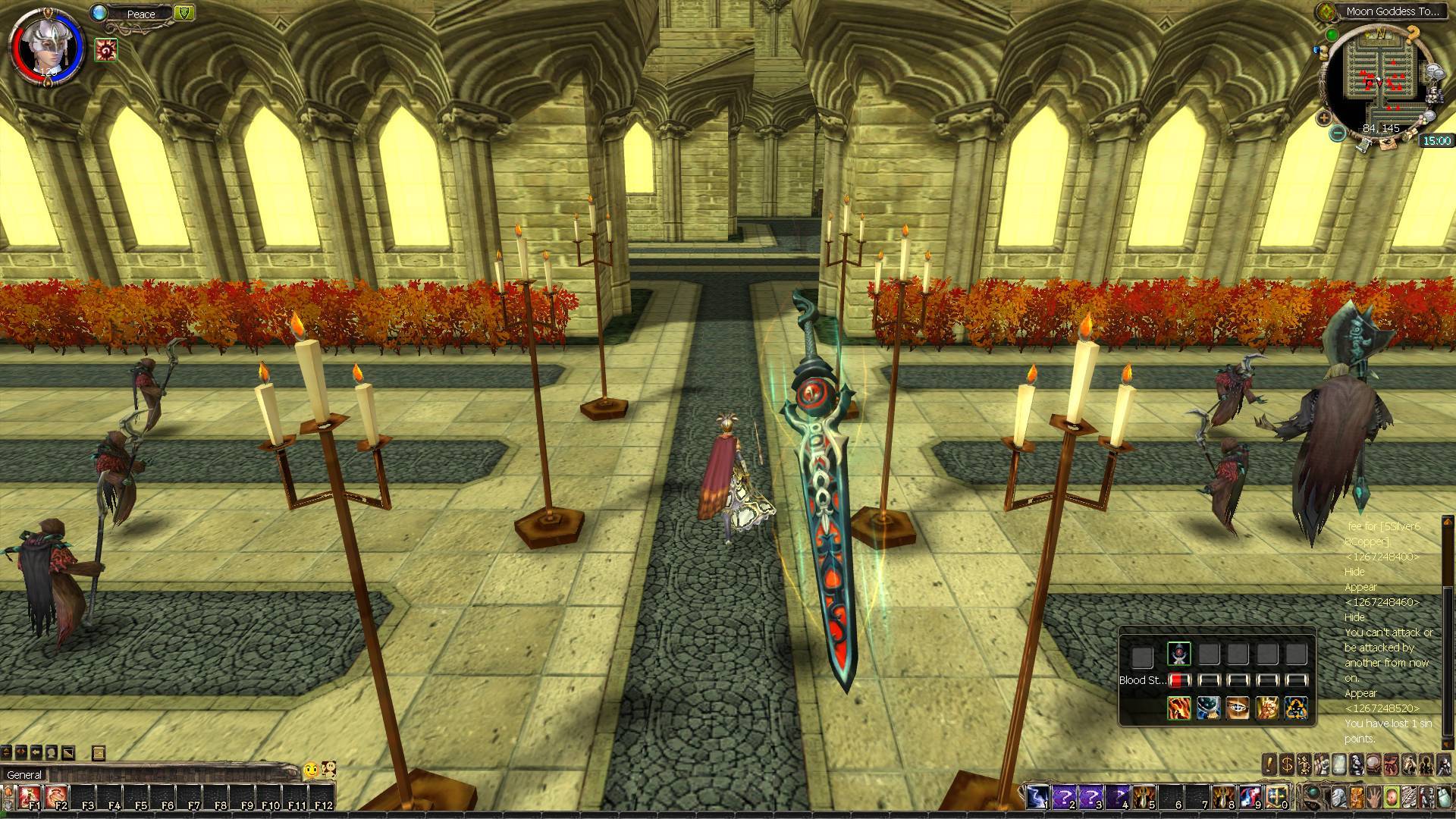
Task: Activate the golden cross shield skill in slot 0
Action: coord(1278,796)
